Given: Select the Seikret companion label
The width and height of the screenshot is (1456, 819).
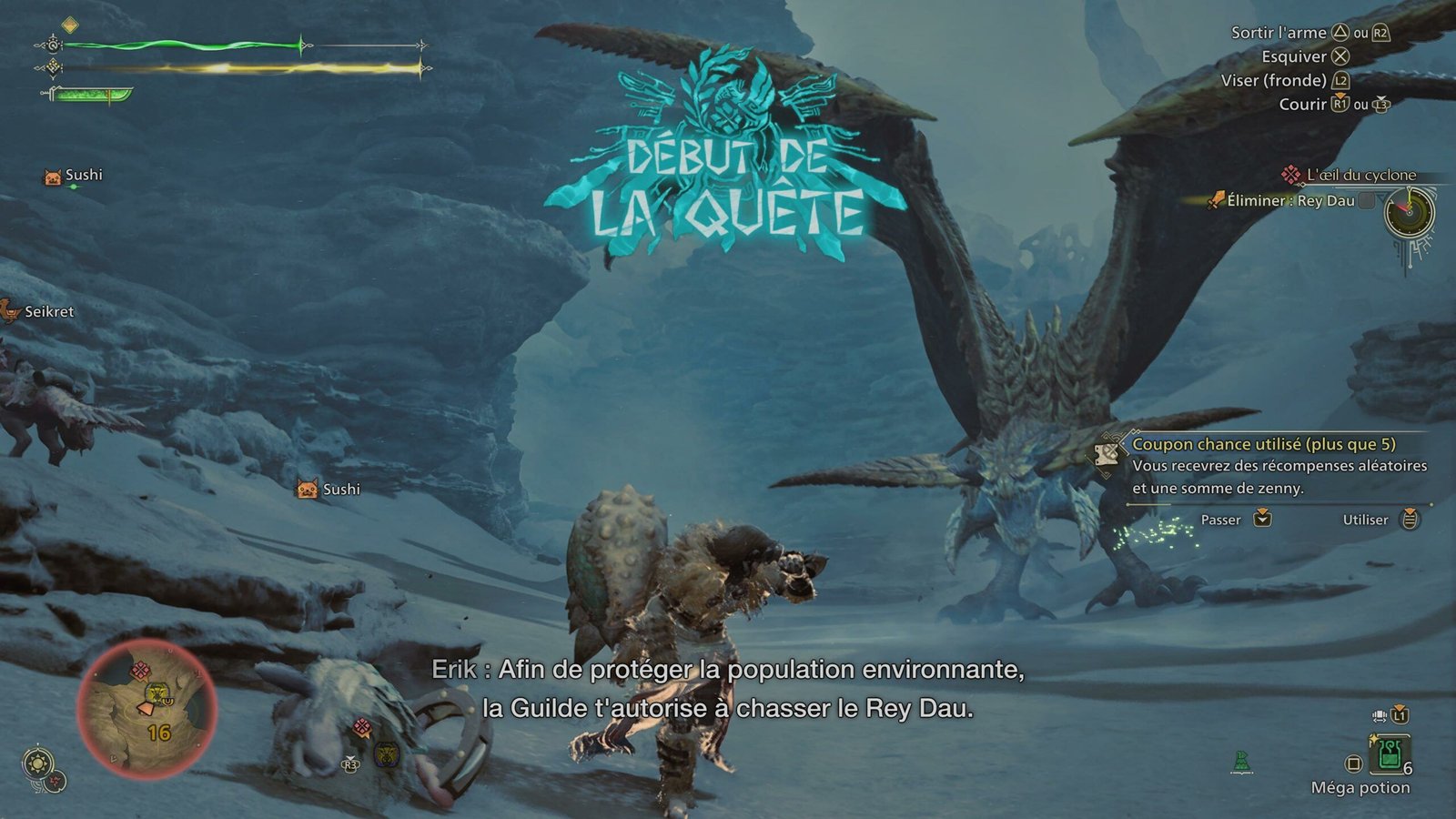Looking at the screenshot, I should tap(48, 311).
